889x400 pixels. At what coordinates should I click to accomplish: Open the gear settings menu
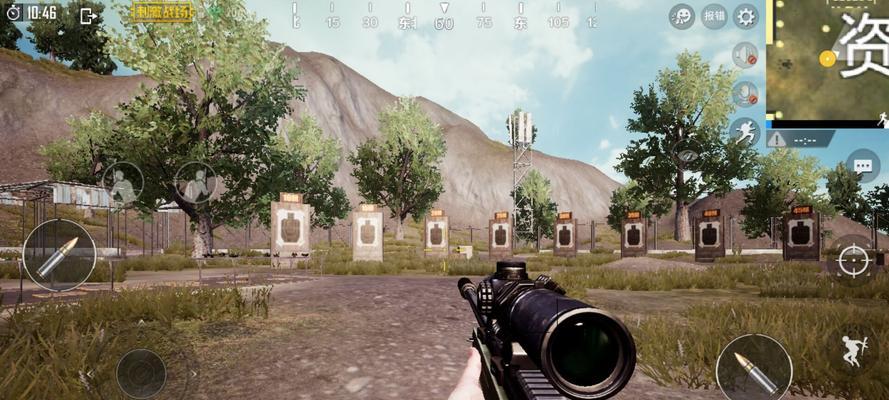click(x=745, y=16)
